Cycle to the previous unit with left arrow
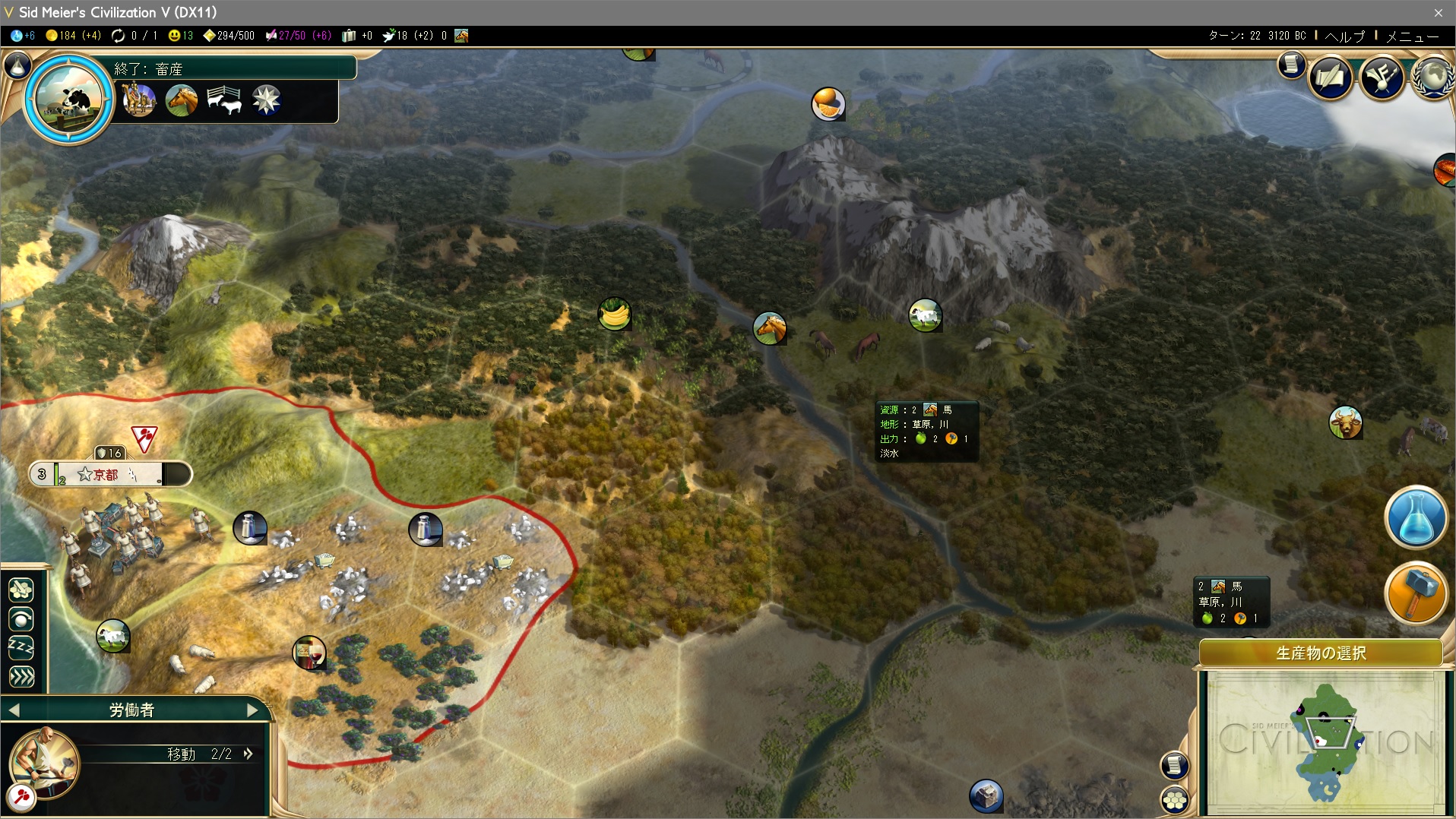This screenshot has height=819, width=1456. (14, 710)
